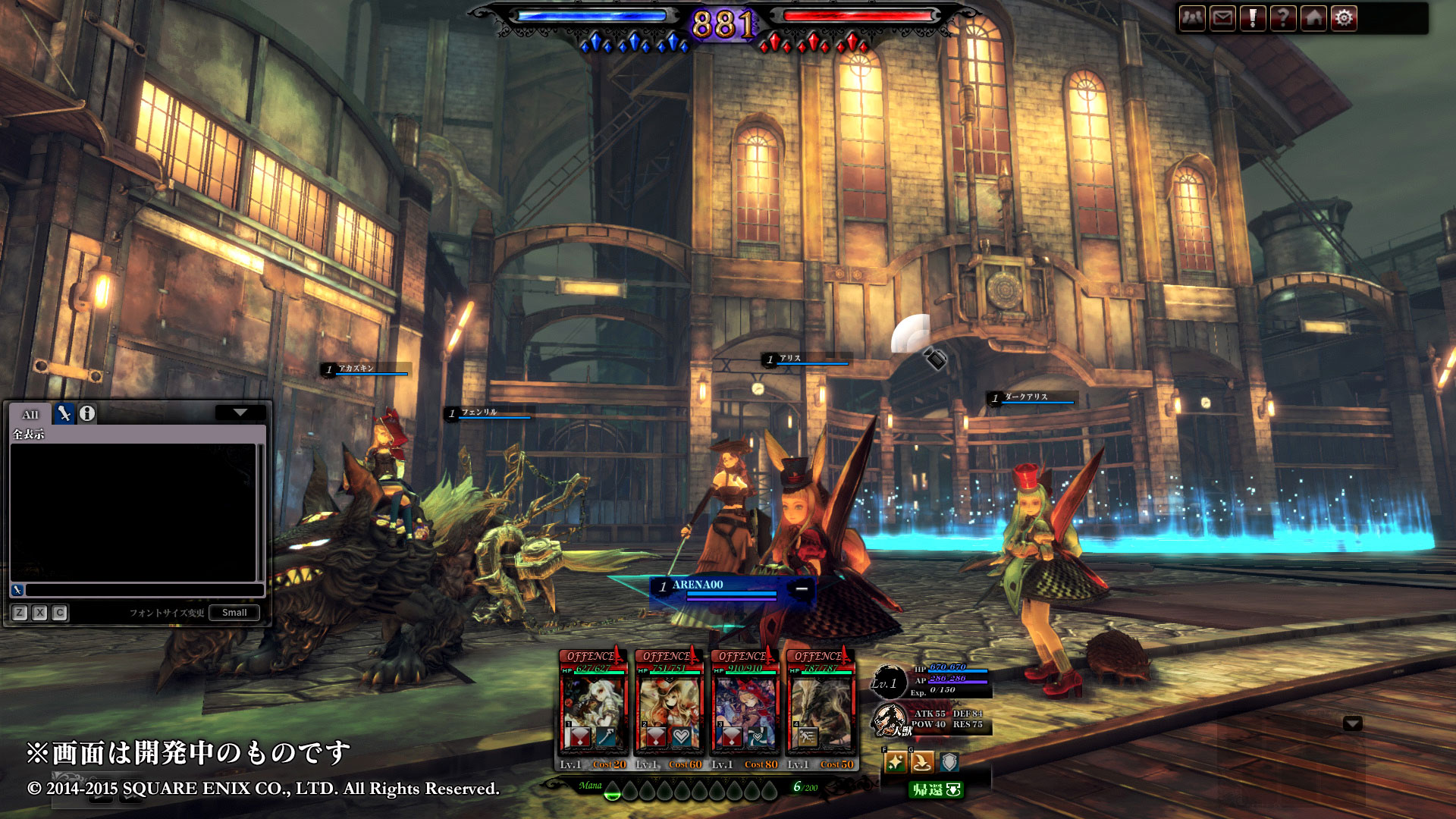1456x819 pixels.
Task: Open the mail envelope icon
Action: point(1223,18)
